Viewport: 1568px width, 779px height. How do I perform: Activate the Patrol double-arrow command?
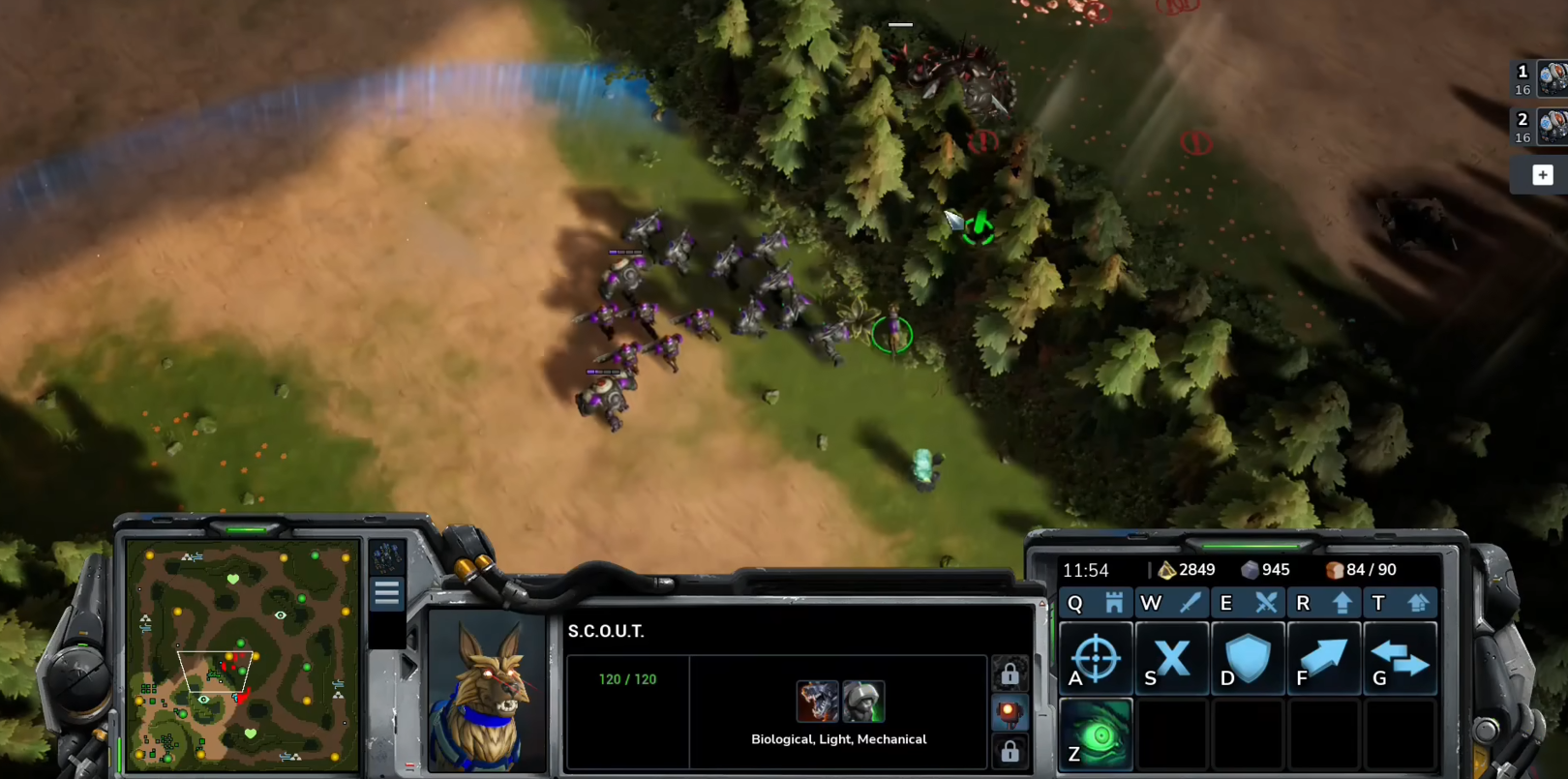point(1400,659)
